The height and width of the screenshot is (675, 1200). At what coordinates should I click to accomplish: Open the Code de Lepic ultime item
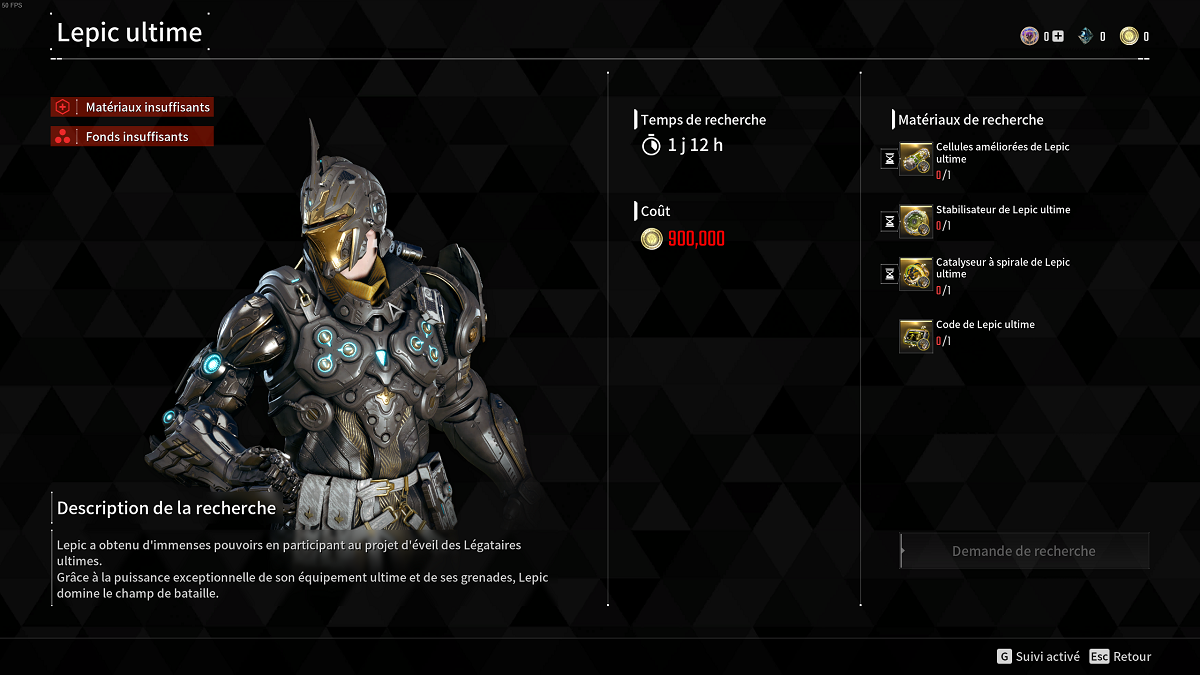[915, 335]
